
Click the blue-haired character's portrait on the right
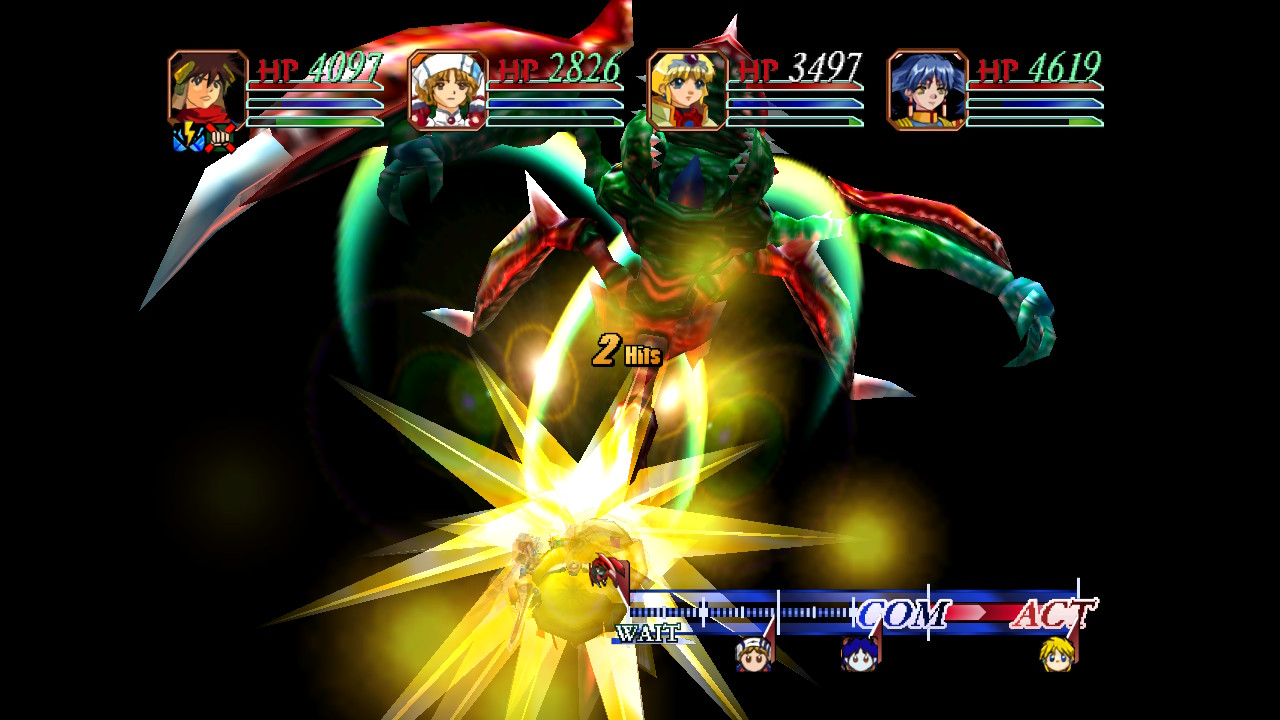[x=930, y=92]
